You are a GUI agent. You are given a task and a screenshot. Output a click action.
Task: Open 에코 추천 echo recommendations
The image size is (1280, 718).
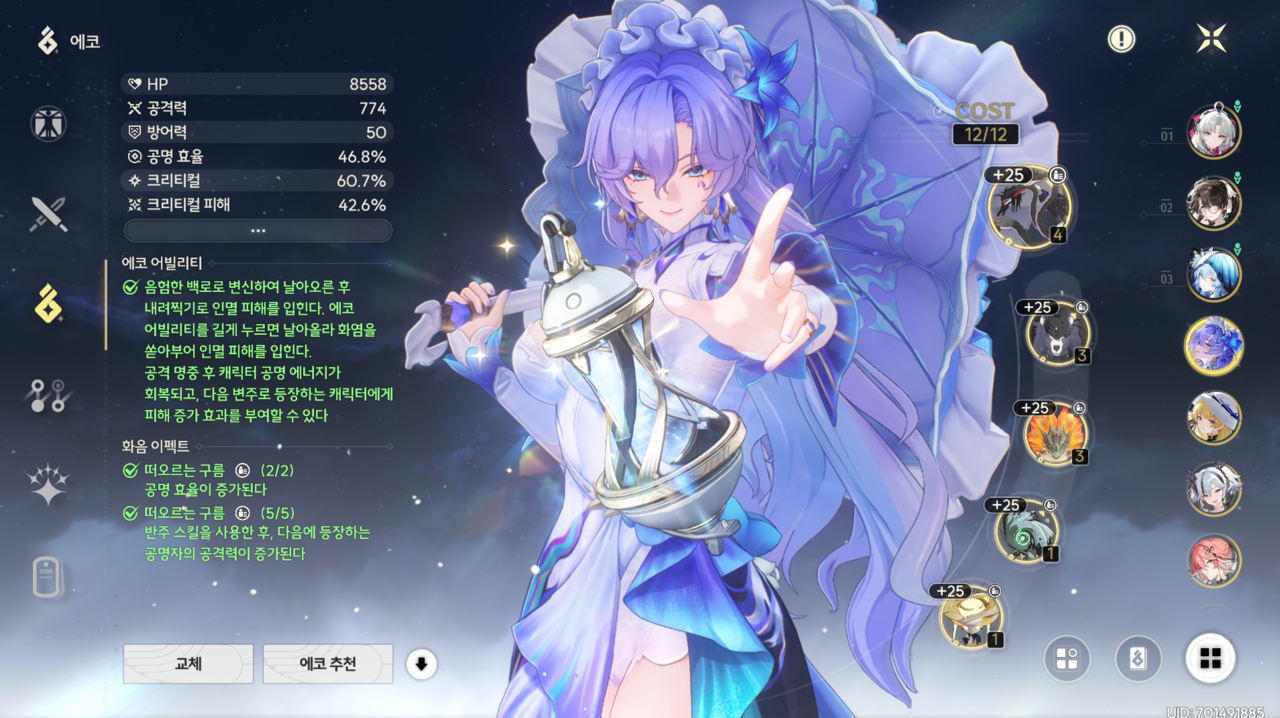point(327,663)
